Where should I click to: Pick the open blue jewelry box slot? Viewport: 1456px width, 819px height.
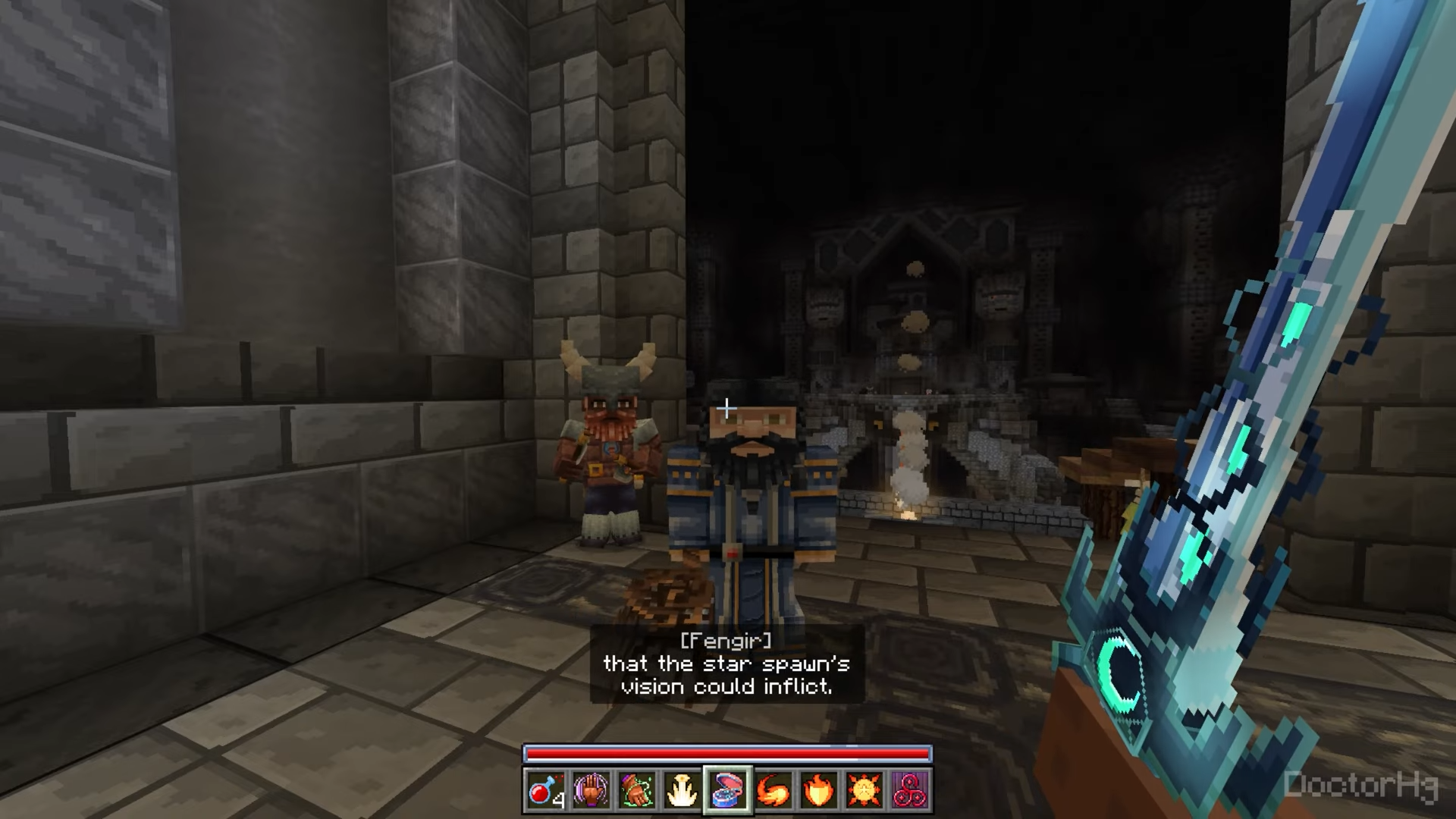[x=728, y=791]
